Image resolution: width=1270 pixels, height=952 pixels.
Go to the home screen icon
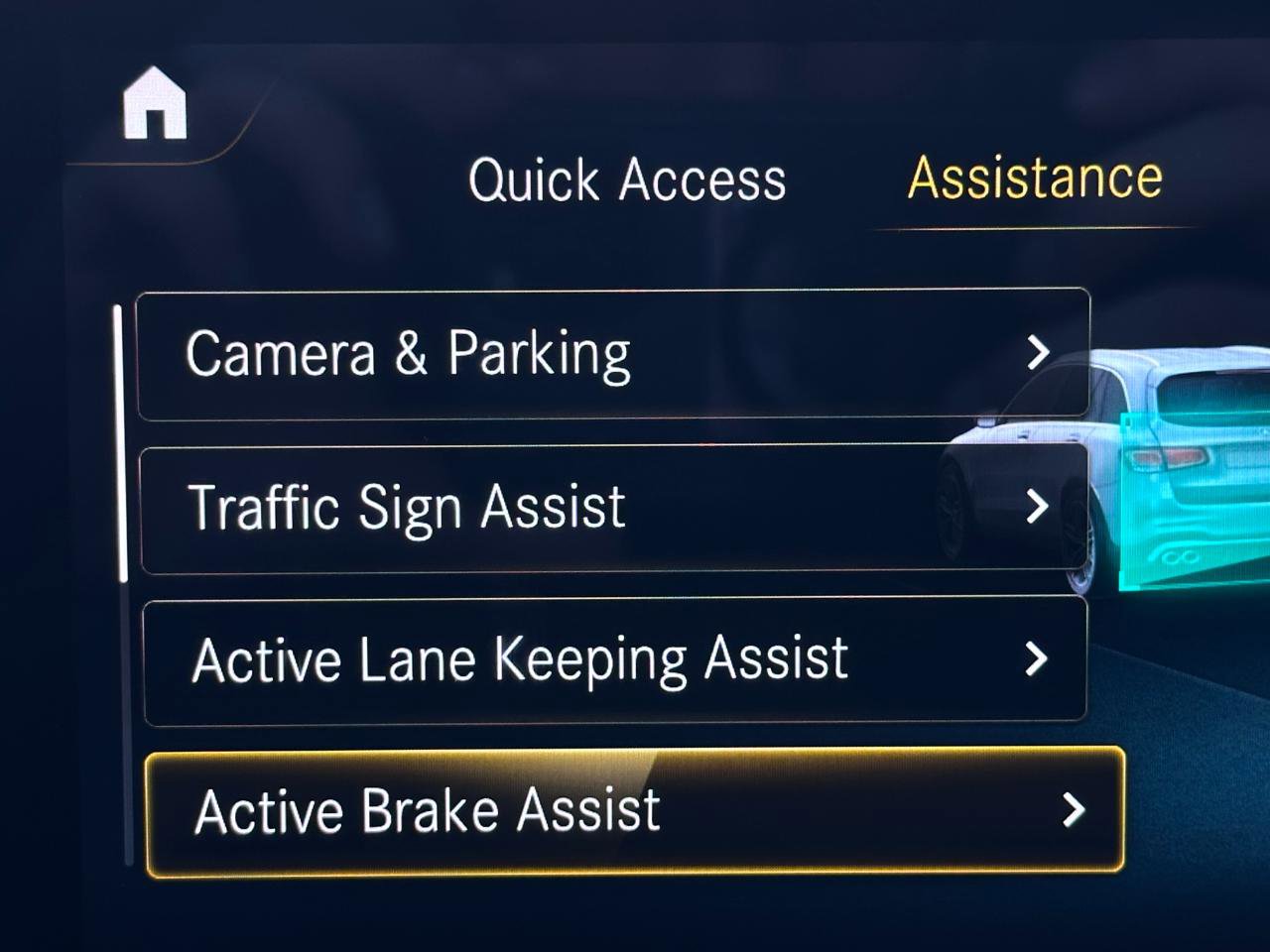[155, 103]
